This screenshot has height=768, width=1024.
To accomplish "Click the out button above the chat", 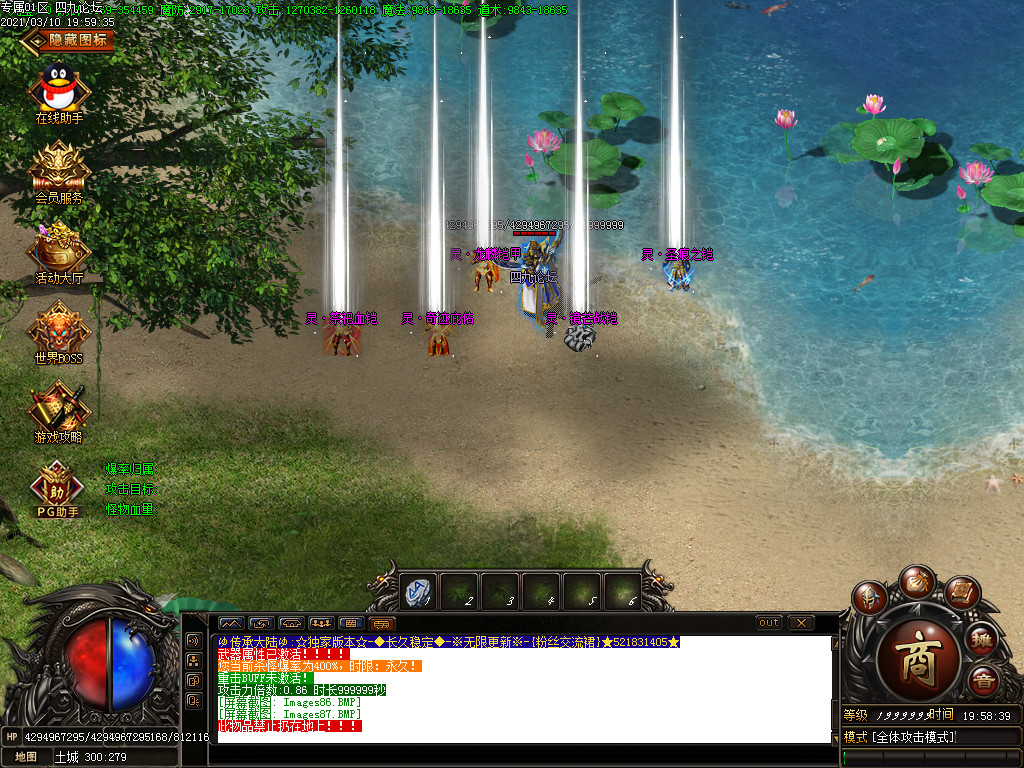I will [x=768, y=623].
